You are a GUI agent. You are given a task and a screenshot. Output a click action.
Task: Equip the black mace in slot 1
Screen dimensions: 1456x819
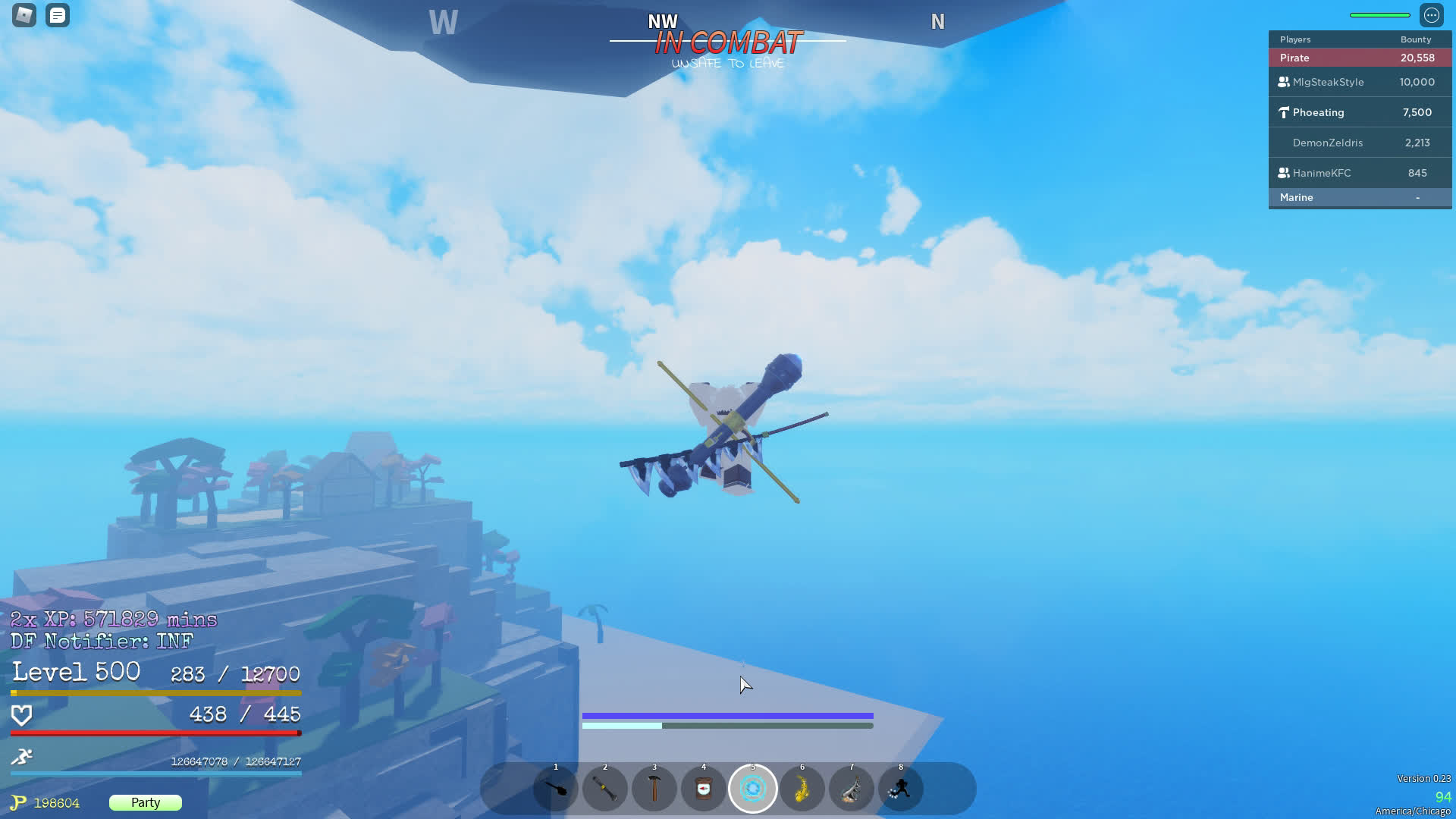click(556, 789)
